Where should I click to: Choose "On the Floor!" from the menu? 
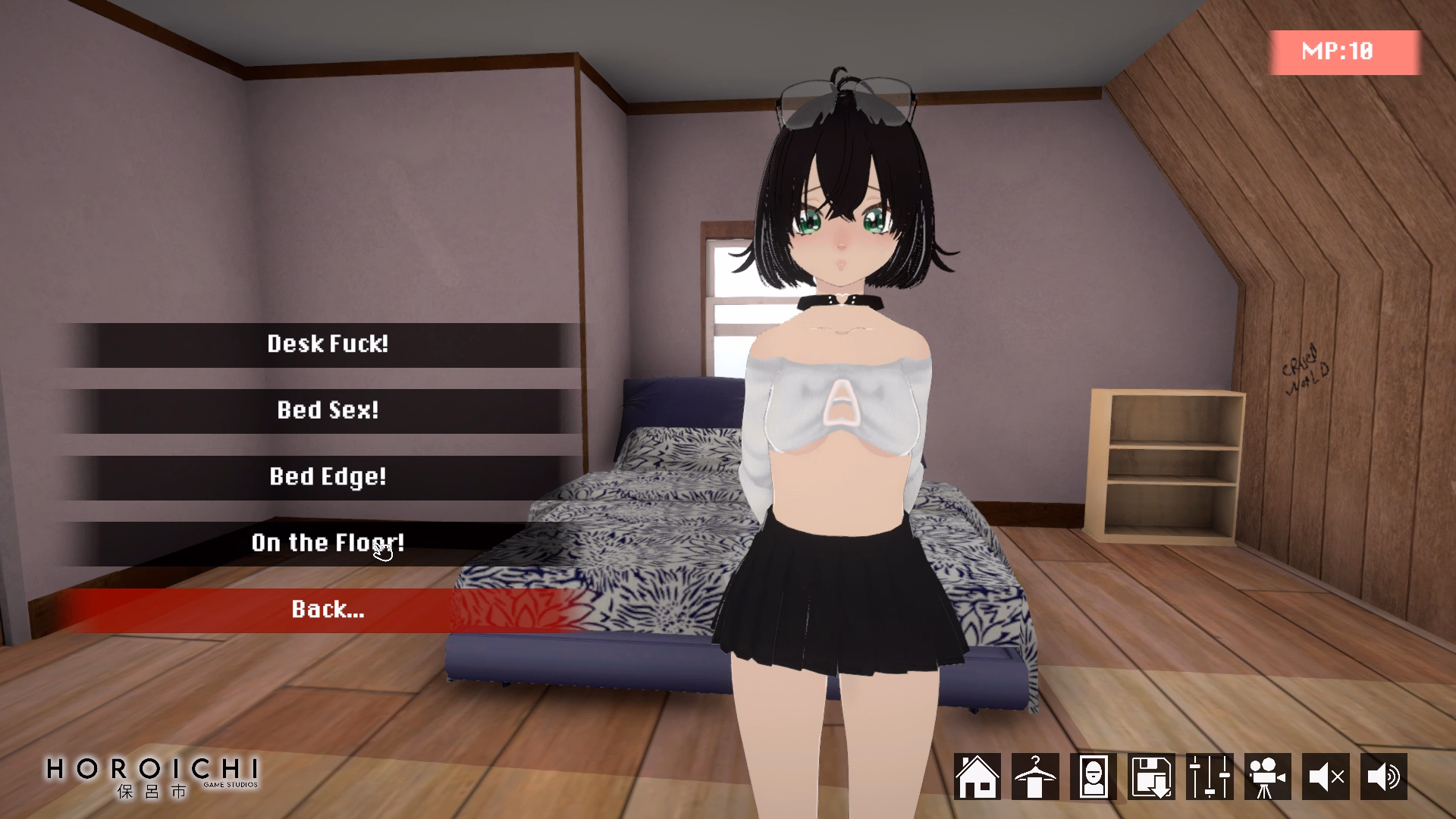(x=328, y=543)
